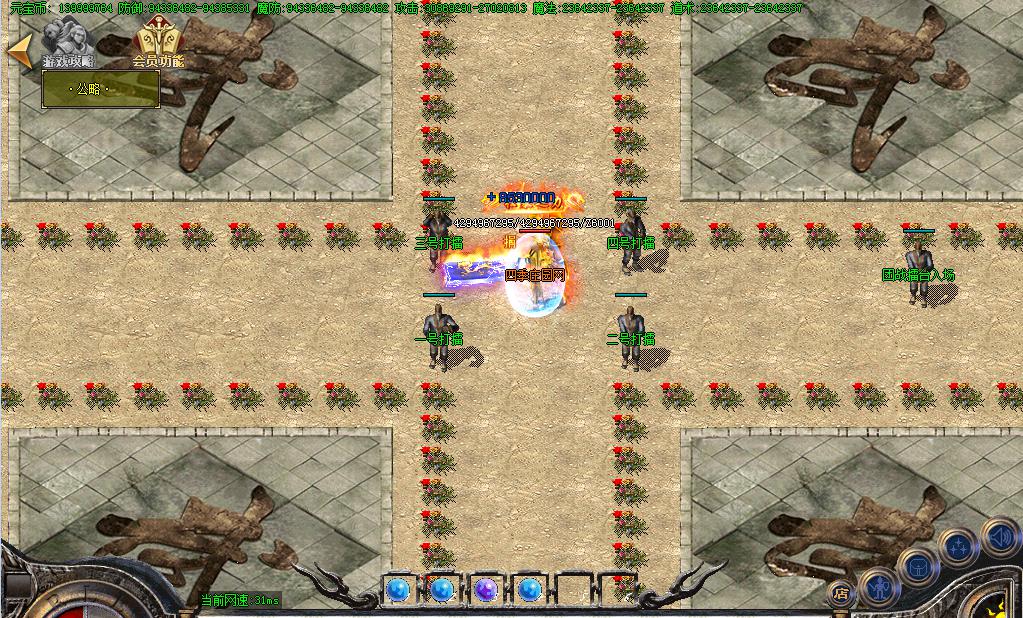The height and width of the screenshot is (618, 1023).
Task: Open the 游戏攻略 game guide icon
Action: tap(68, 43)
